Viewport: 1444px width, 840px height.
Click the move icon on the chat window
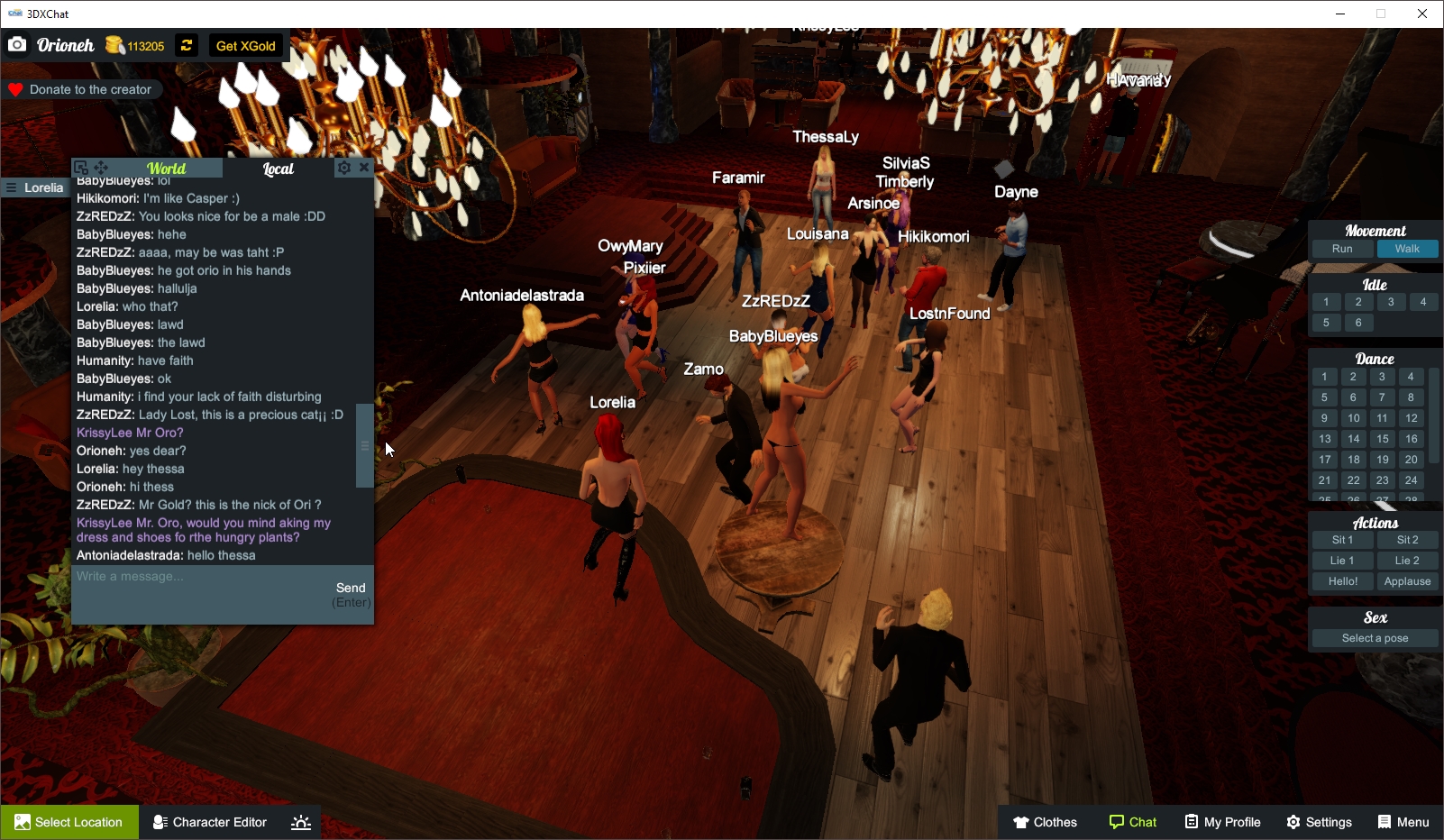(x=101, y=167)
